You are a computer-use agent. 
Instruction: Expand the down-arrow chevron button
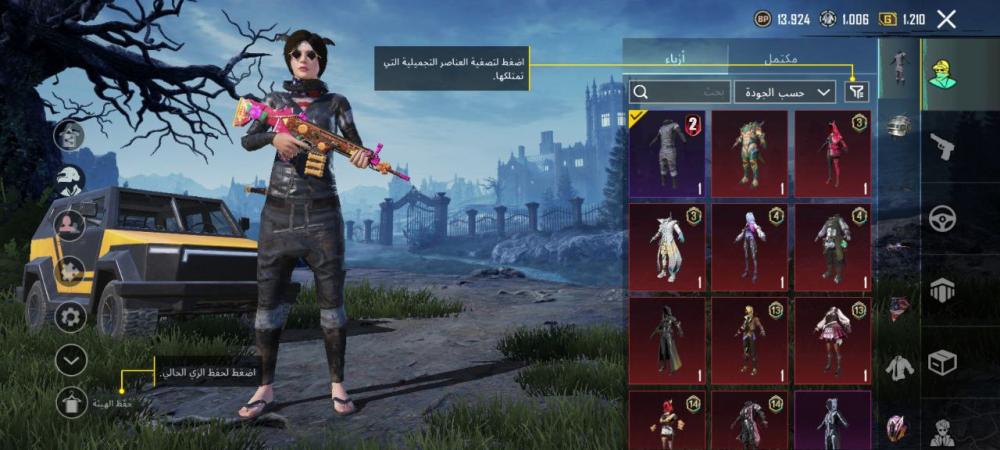71,359
